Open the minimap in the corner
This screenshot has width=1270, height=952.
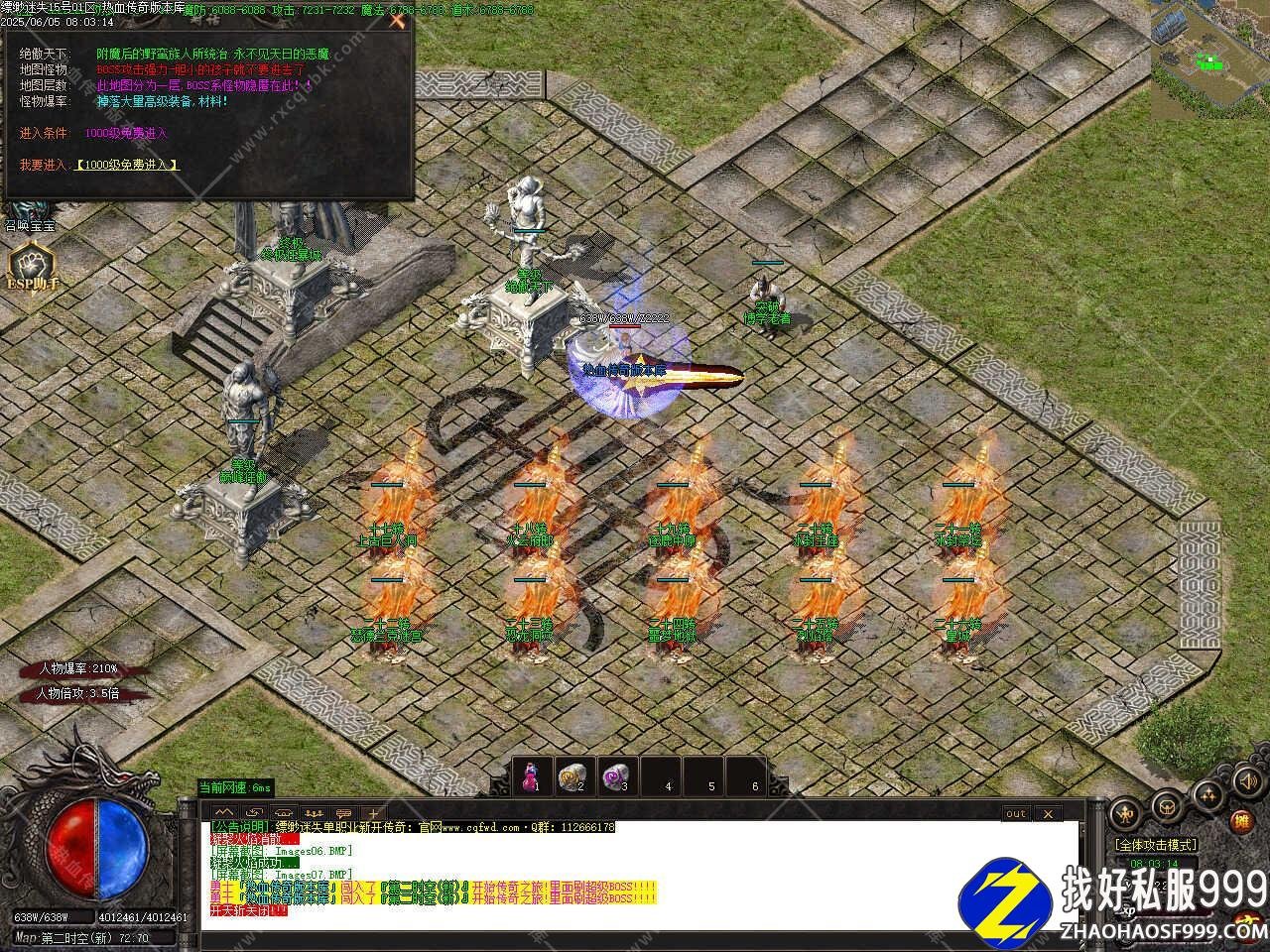coord(1210,55)
